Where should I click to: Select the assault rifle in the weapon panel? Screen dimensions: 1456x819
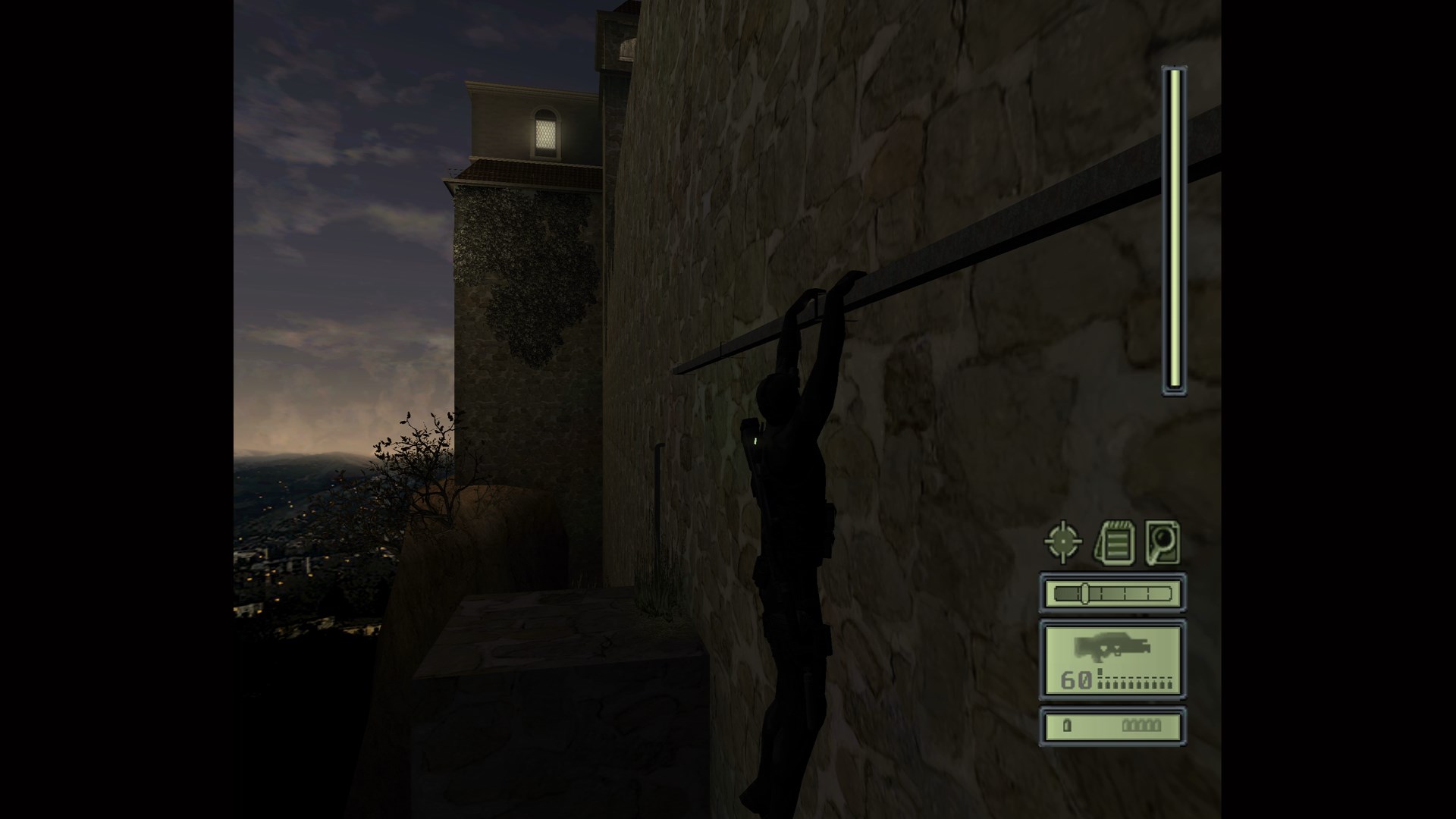coord(1113,647)
